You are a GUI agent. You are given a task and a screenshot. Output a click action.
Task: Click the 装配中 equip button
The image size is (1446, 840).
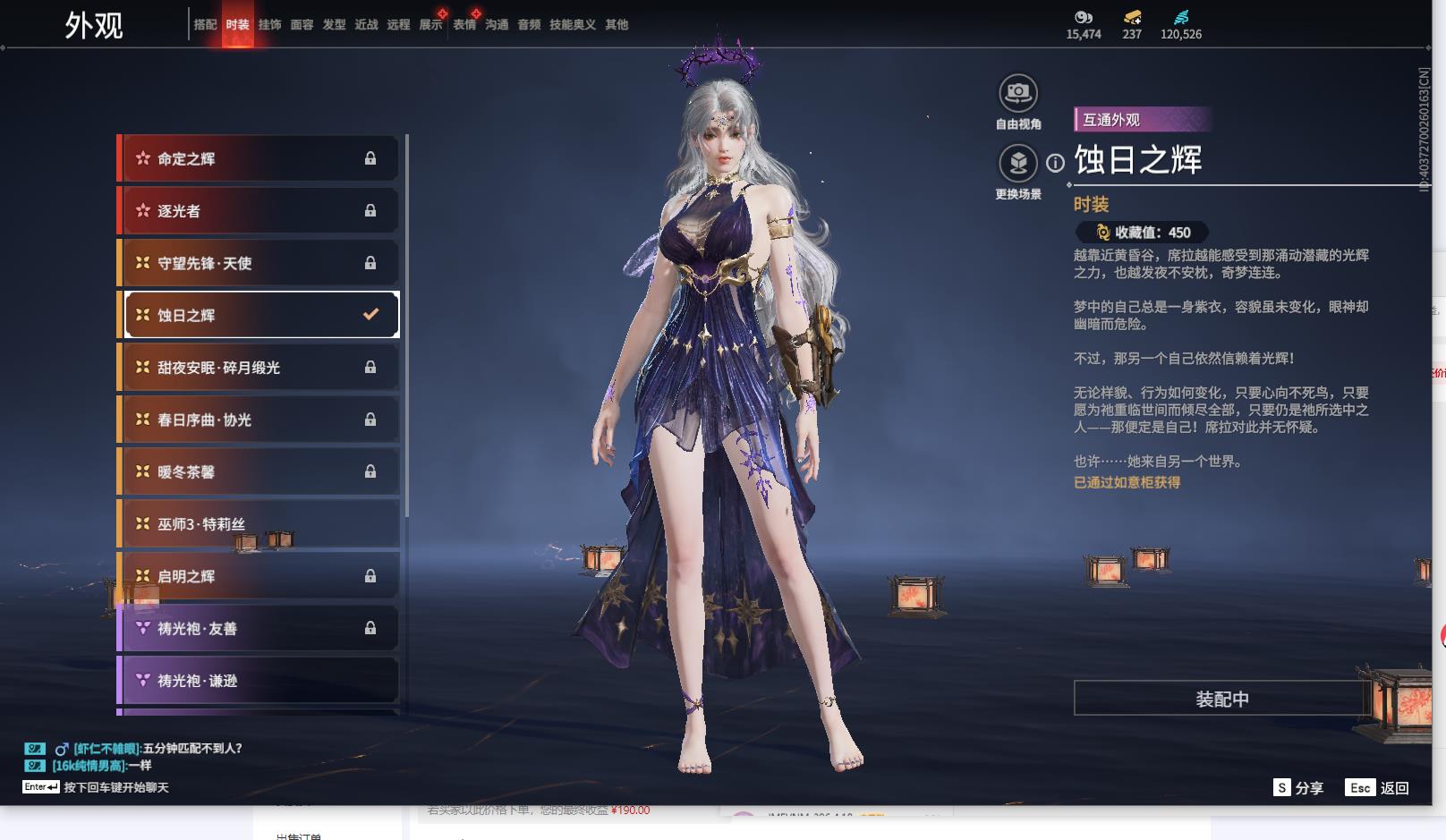coord(1221,699)
